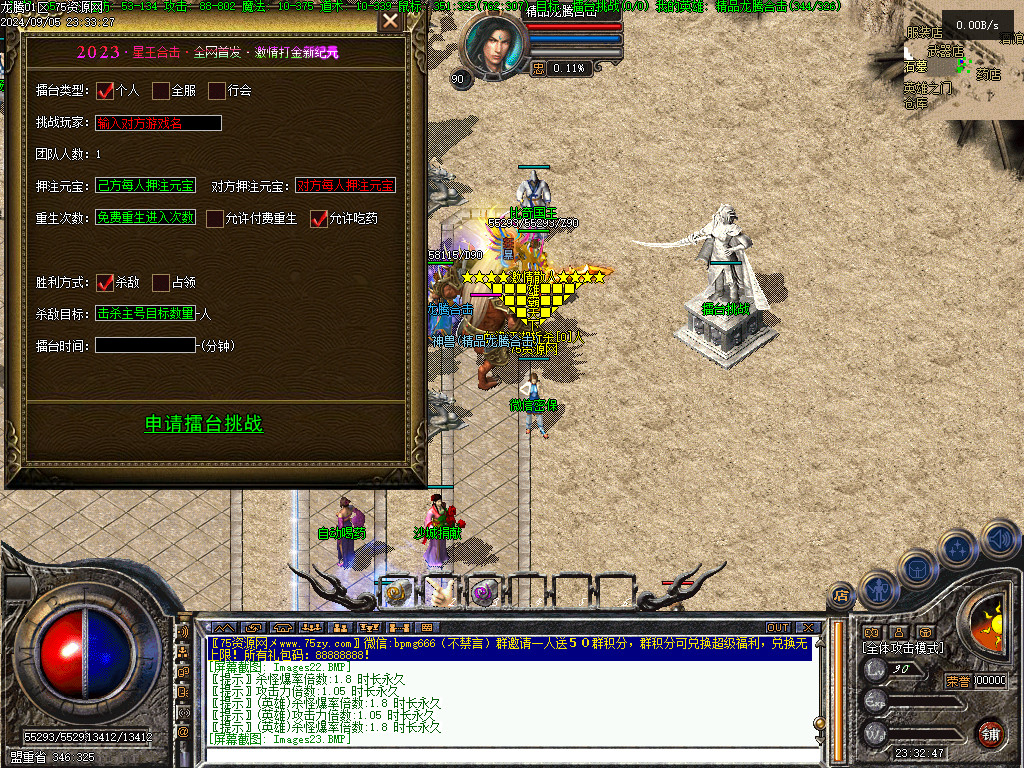Click the 对方每人押注元宝 wager field
The height and width of the screenshot is (768, 1024).
(345, 186)
